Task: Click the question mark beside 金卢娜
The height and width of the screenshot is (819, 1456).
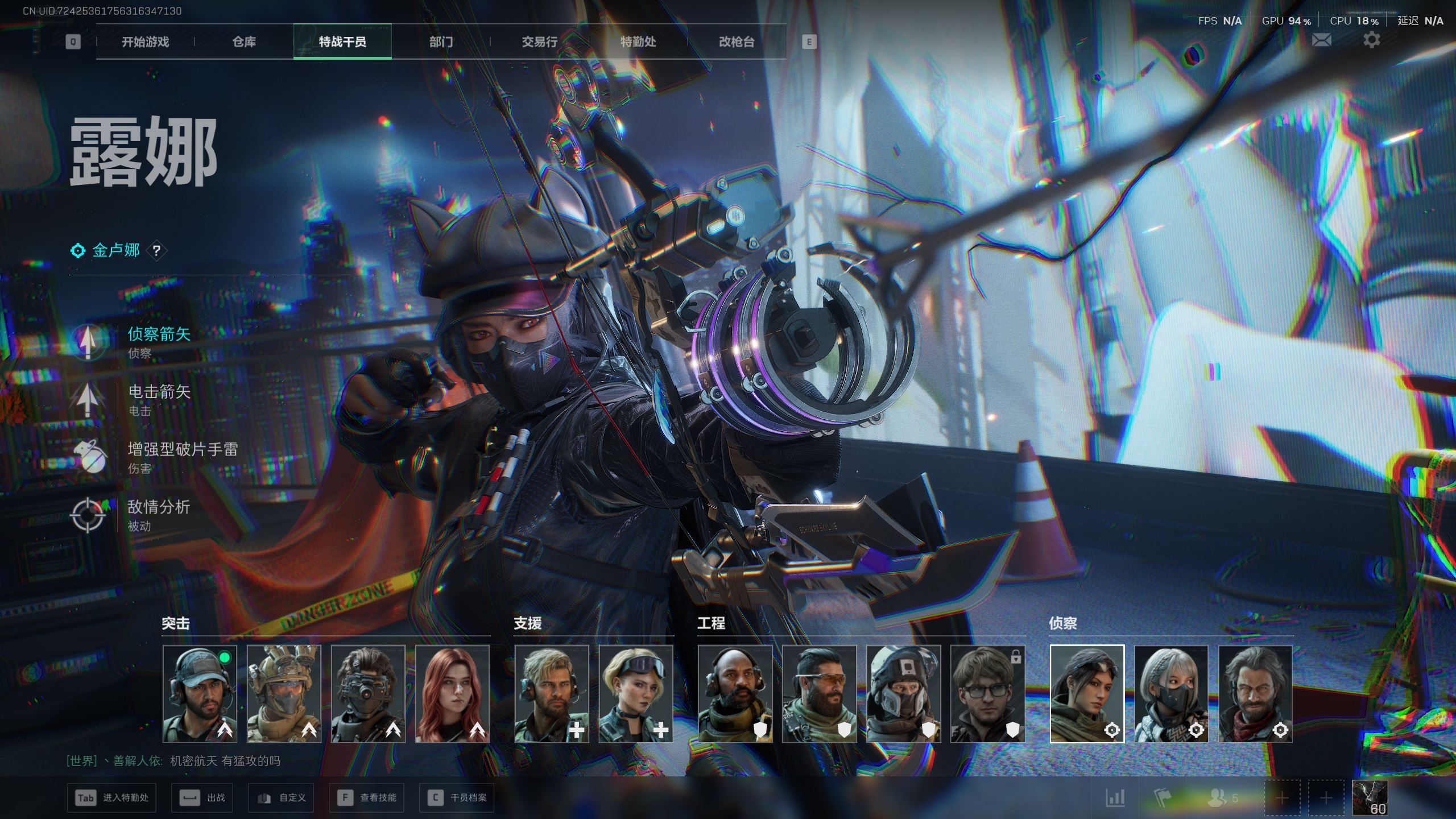Action: (x=156, y=250)
